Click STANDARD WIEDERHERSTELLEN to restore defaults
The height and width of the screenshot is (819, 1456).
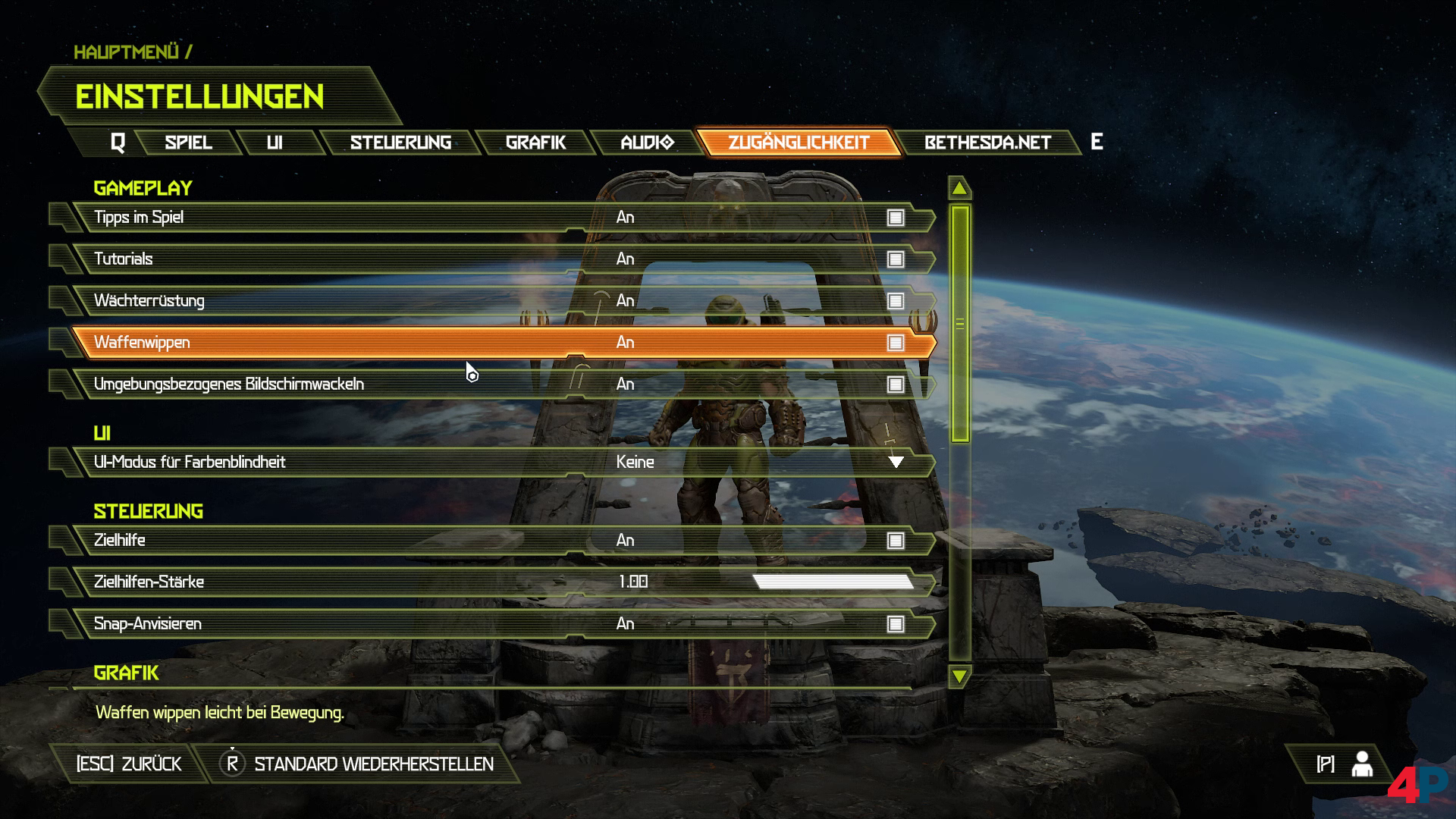coord(373,764)
